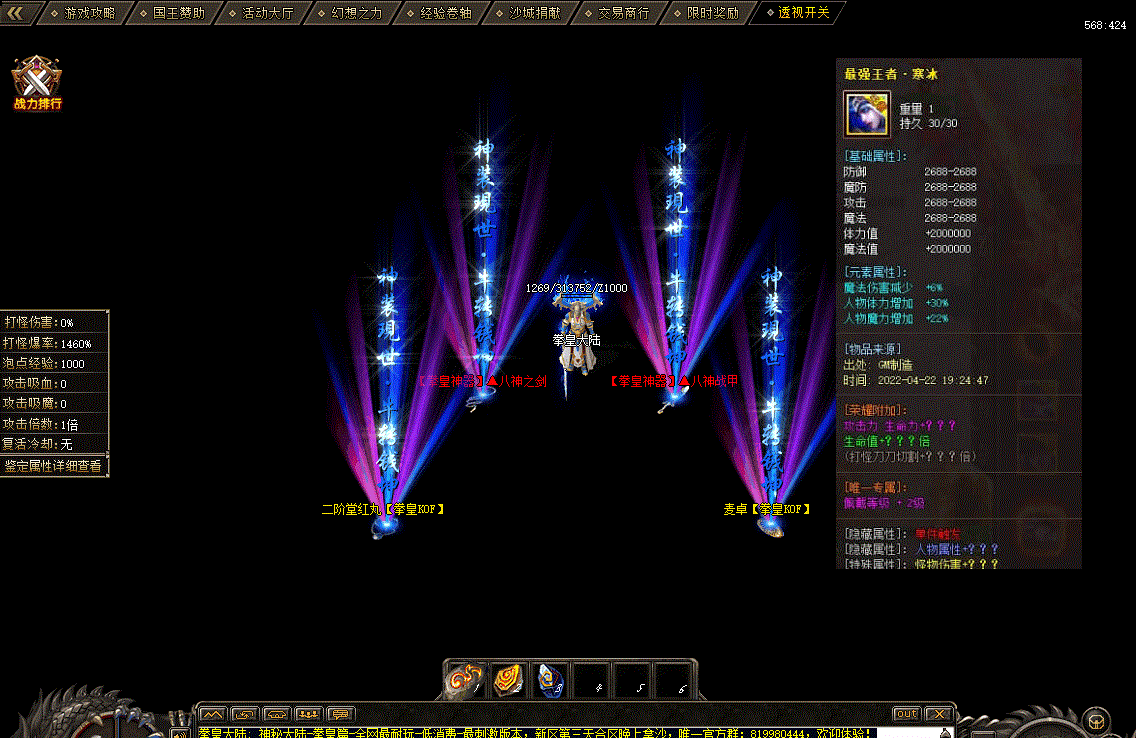The width and height of the screenshot is (1136, 738).
Task: Click the first chat channel button on the chat bar
Action: click(x=211, y=714)
